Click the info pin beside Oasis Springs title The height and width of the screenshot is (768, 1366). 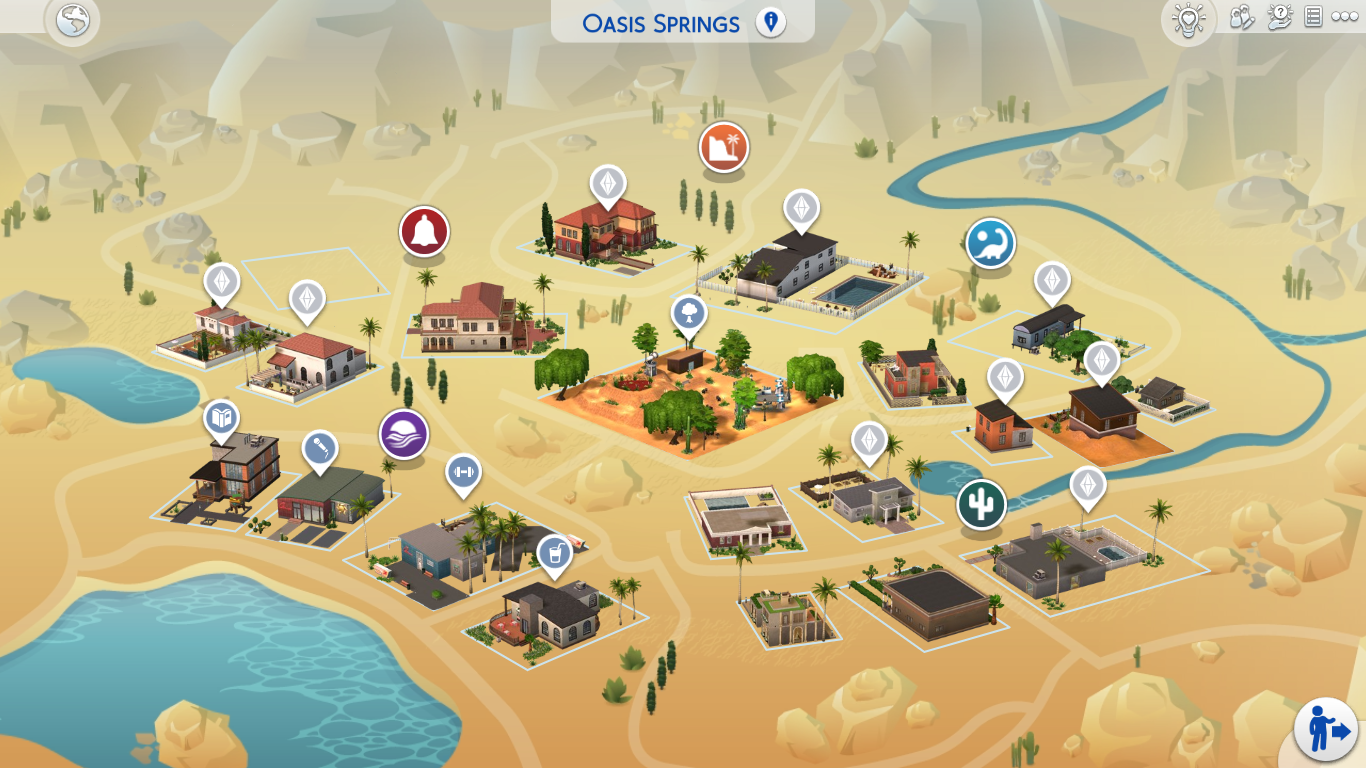pos(769,21)
